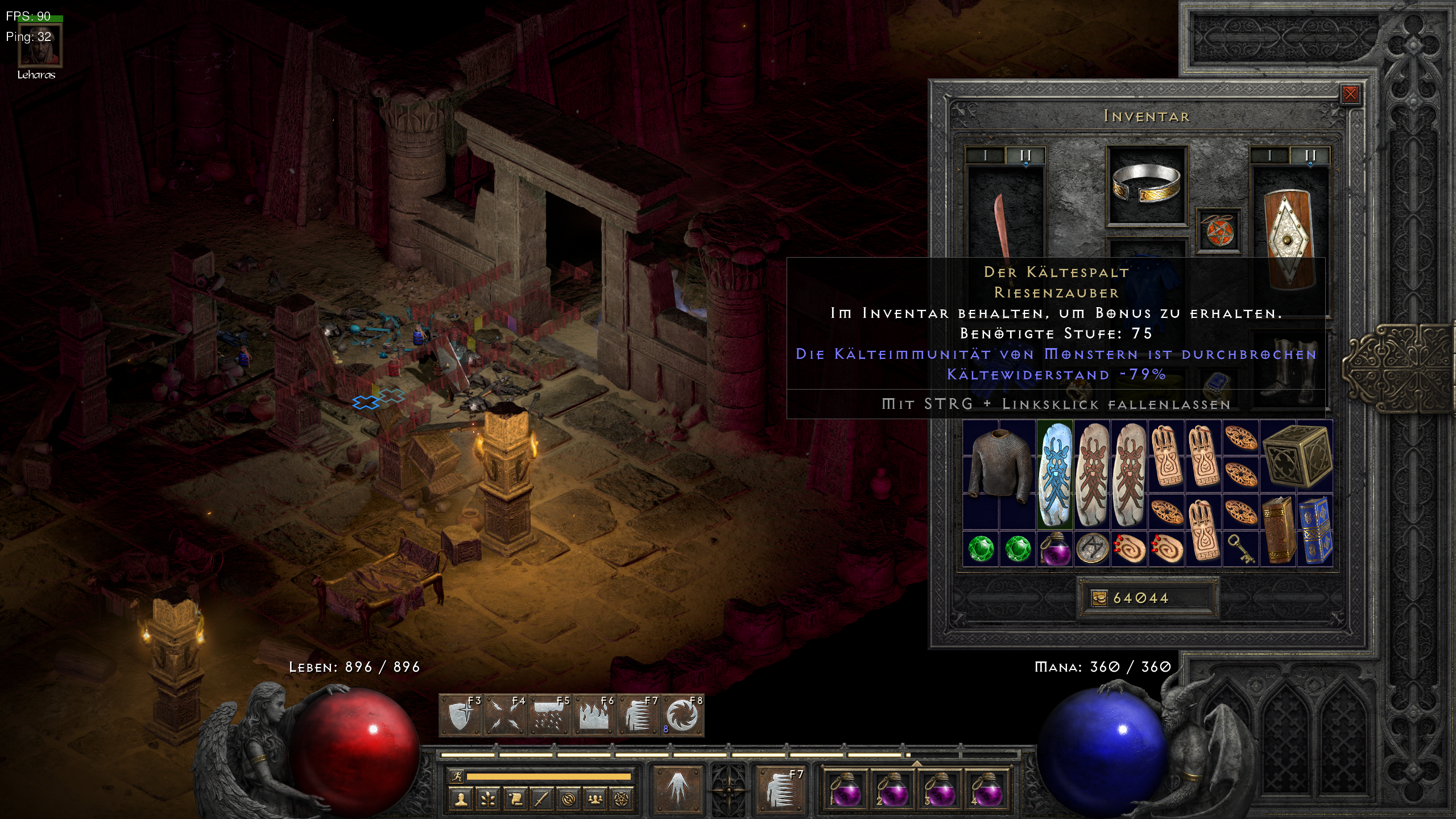The image size is (1456, 819).
Task: Use belt potion in slot 1
Action: coord(845,788)
